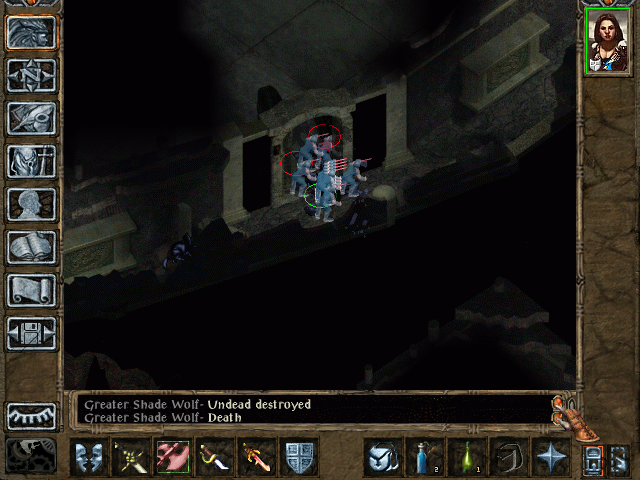Viewport: 640px width, 480px height.
Task: Use the green potion quick item
Action: tap(466, 458)
